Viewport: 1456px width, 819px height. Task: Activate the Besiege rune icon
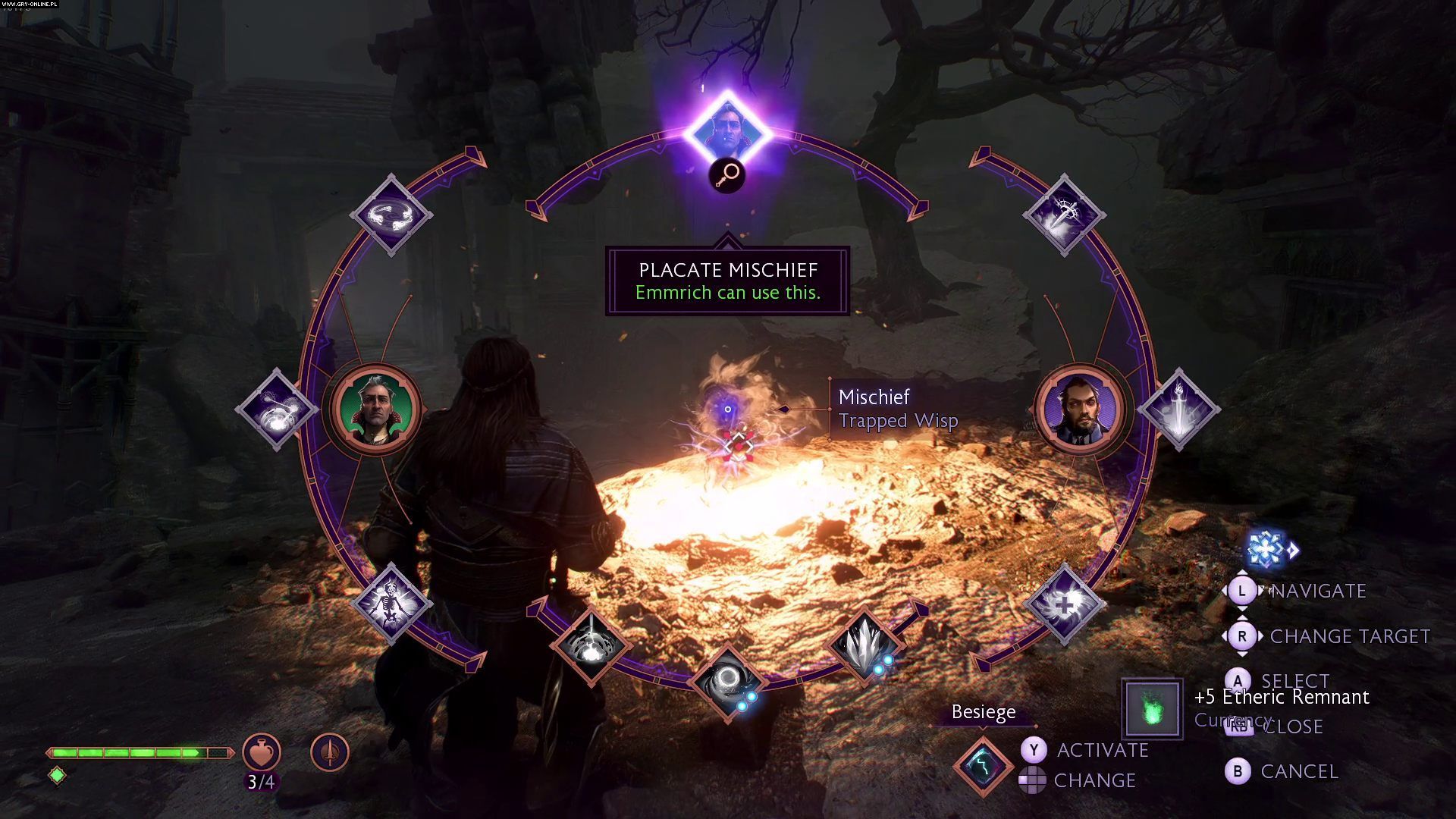[983, 764]
